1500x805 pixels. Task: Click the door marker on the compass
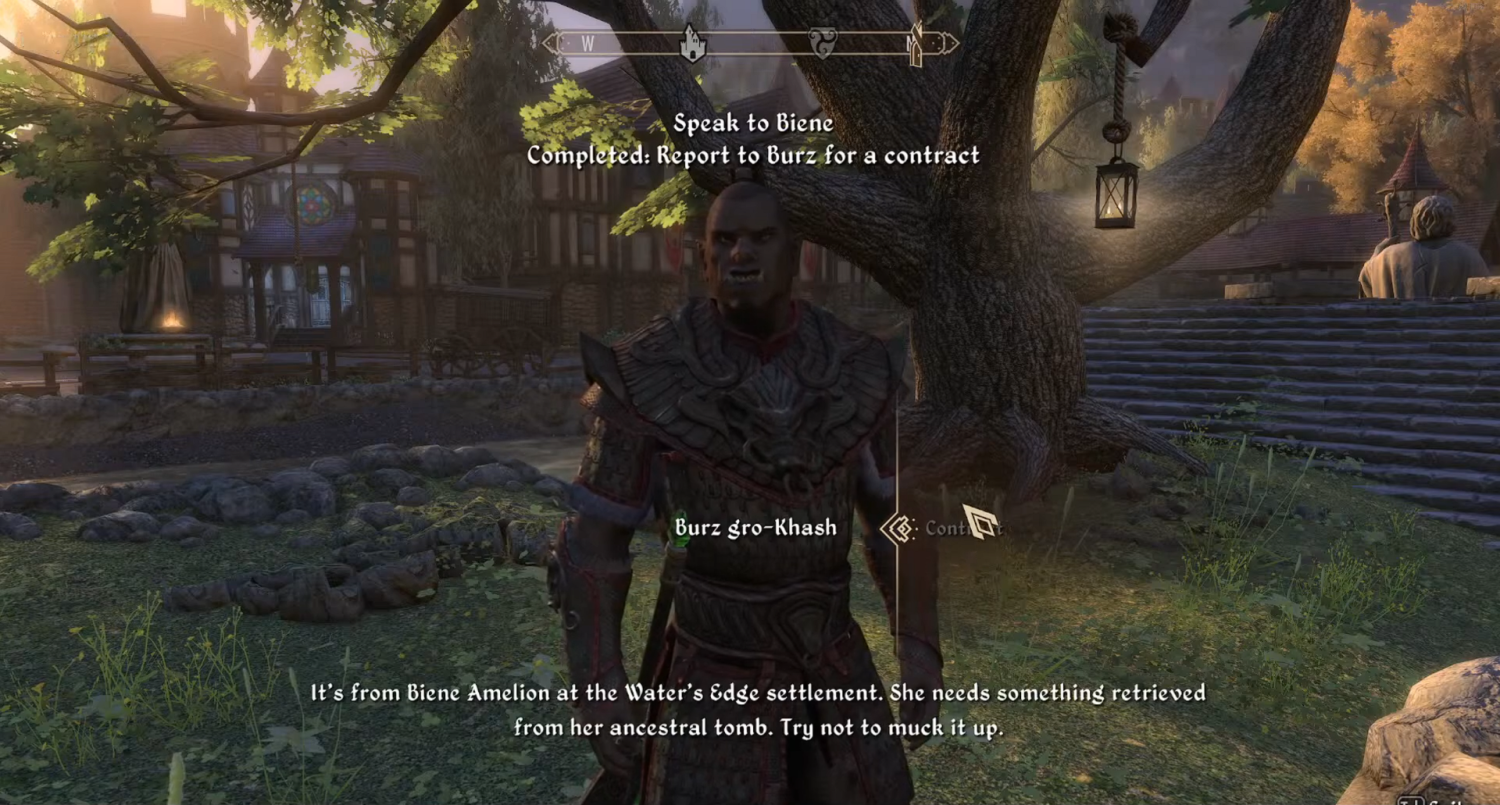click(x=915, y=45)
